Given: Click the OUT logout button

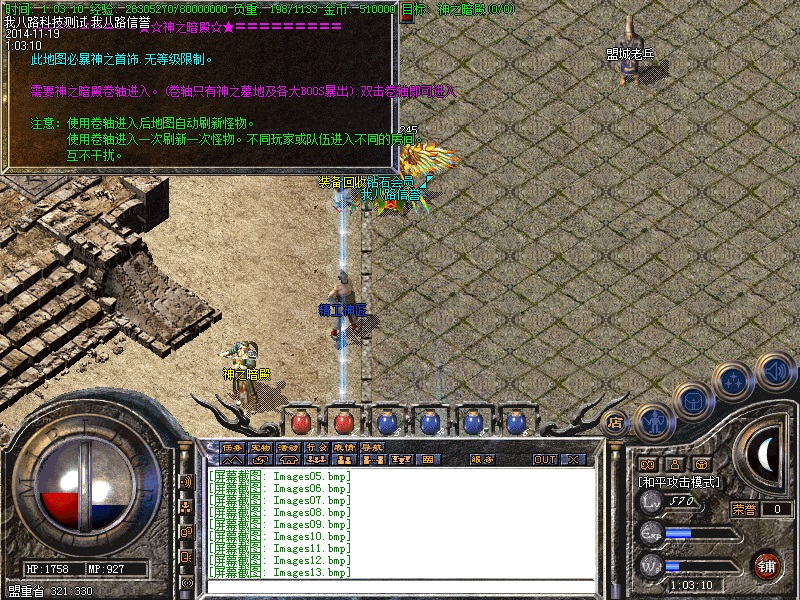Looking at the screenshot, I should pyautogui.click(x=544, y=460).
